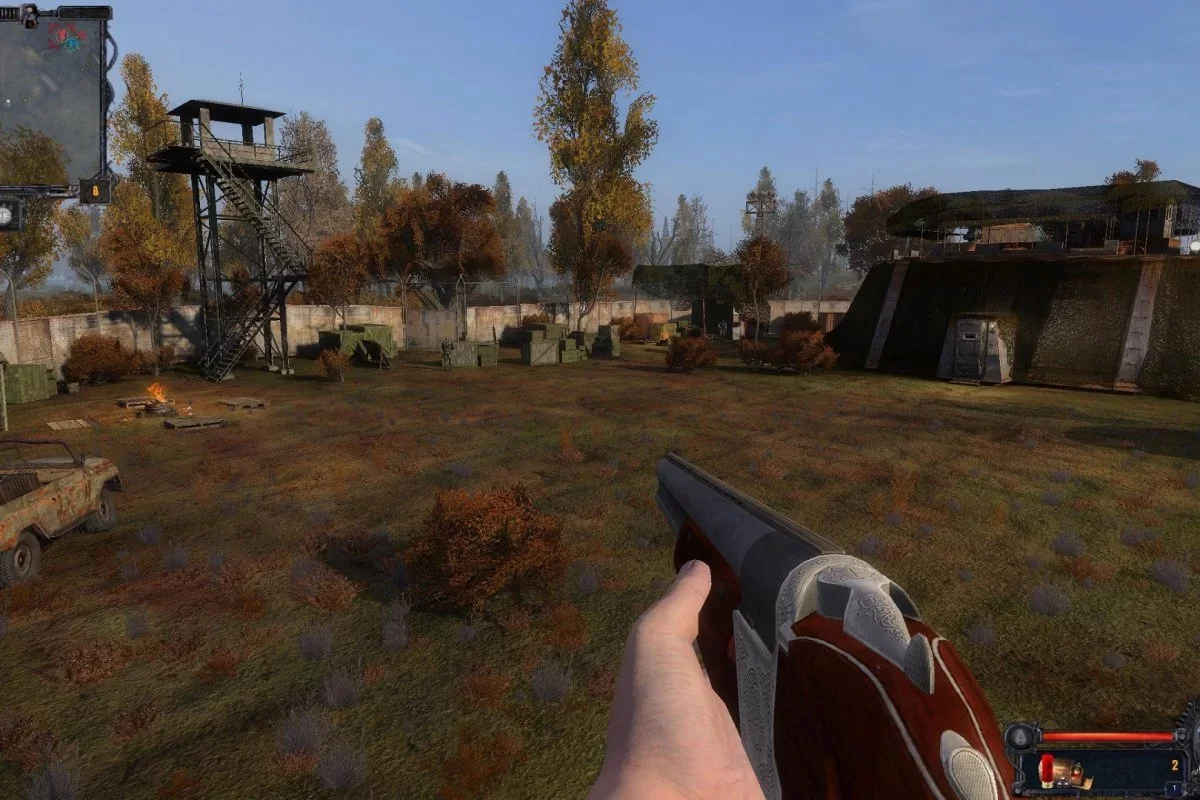Image resolution: width=1200 pixels, height=800 pixels.
Task: Click the clock gauge under the minimap
Action: pos(8,214)
